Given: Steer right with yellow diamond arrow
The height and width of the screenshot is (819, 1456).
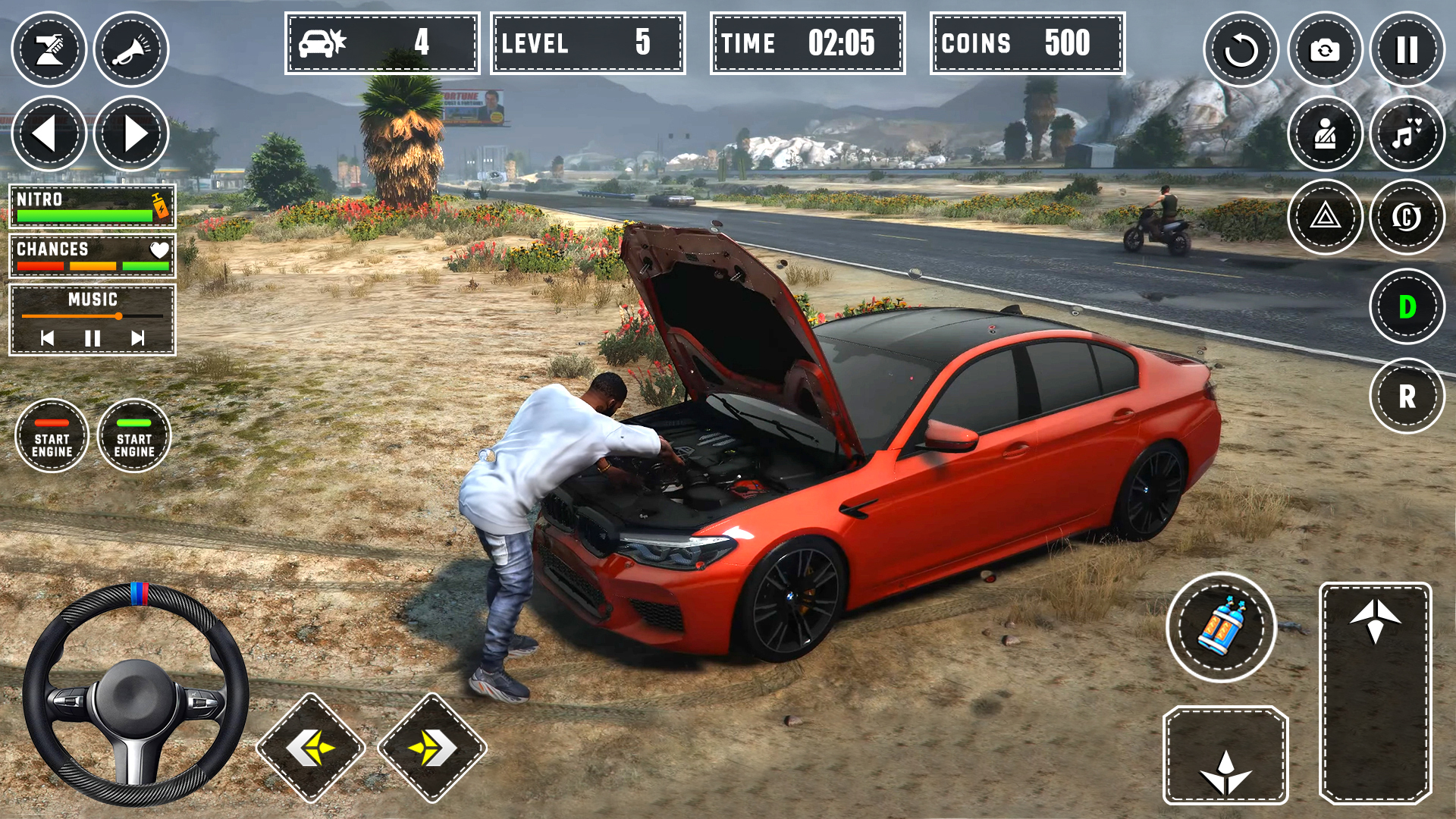Looking at the screenshot, I should pyautogui.click(x=432, y=748).
